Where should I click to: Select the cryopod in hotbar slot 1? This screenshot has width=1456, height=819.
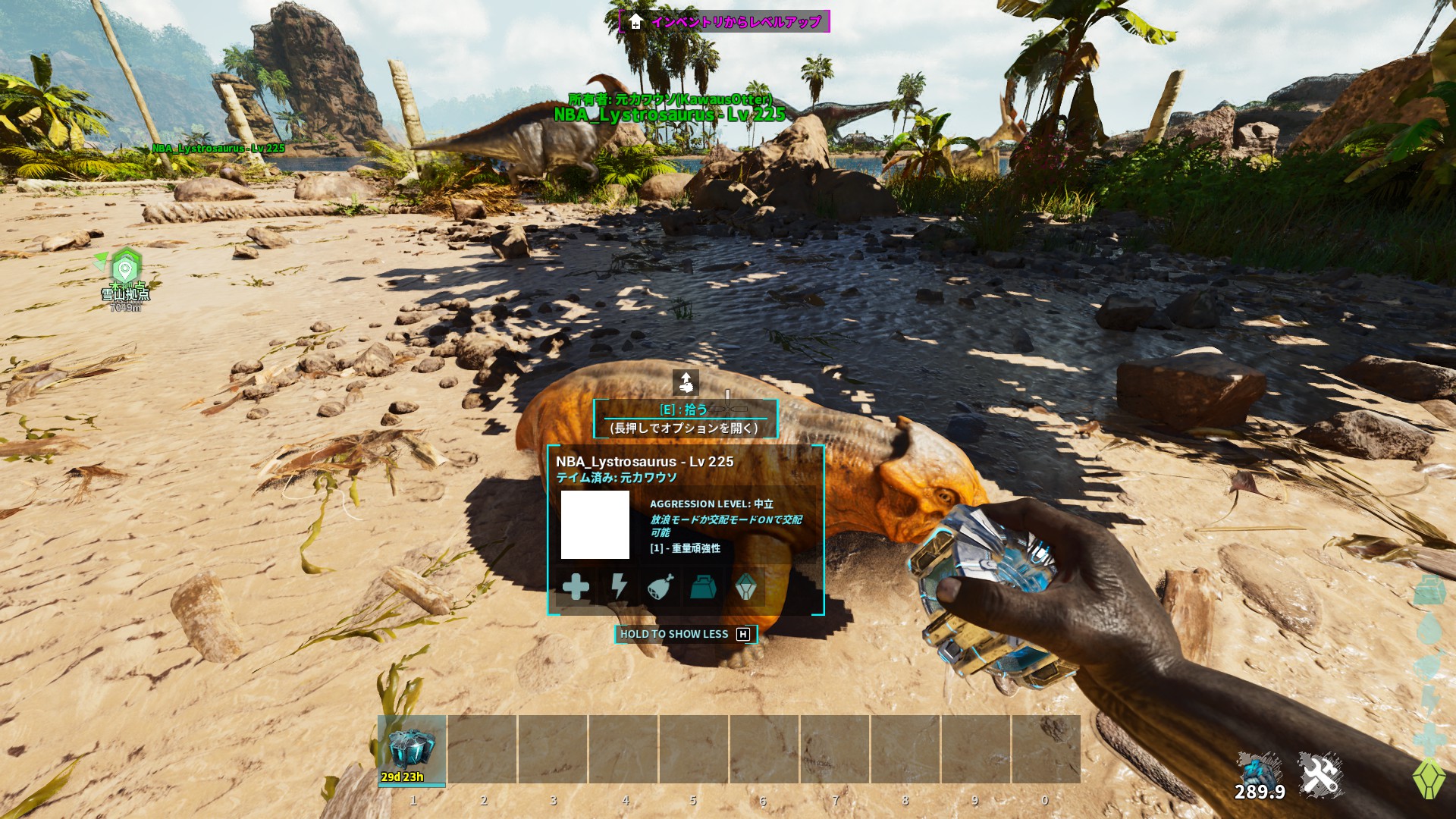tap(412, 749)
